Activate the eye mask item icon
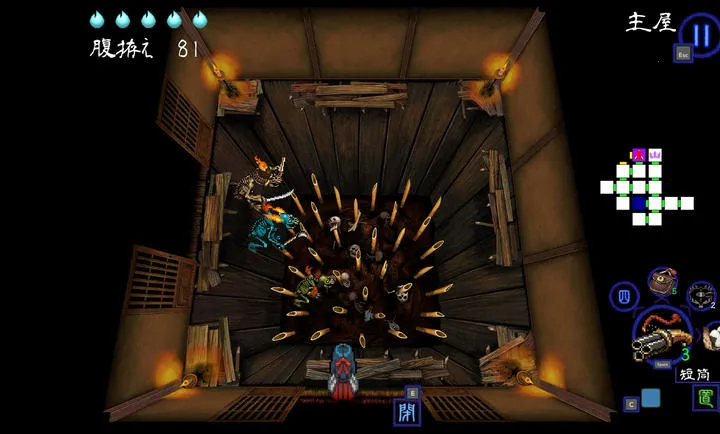 pos(703,295)
